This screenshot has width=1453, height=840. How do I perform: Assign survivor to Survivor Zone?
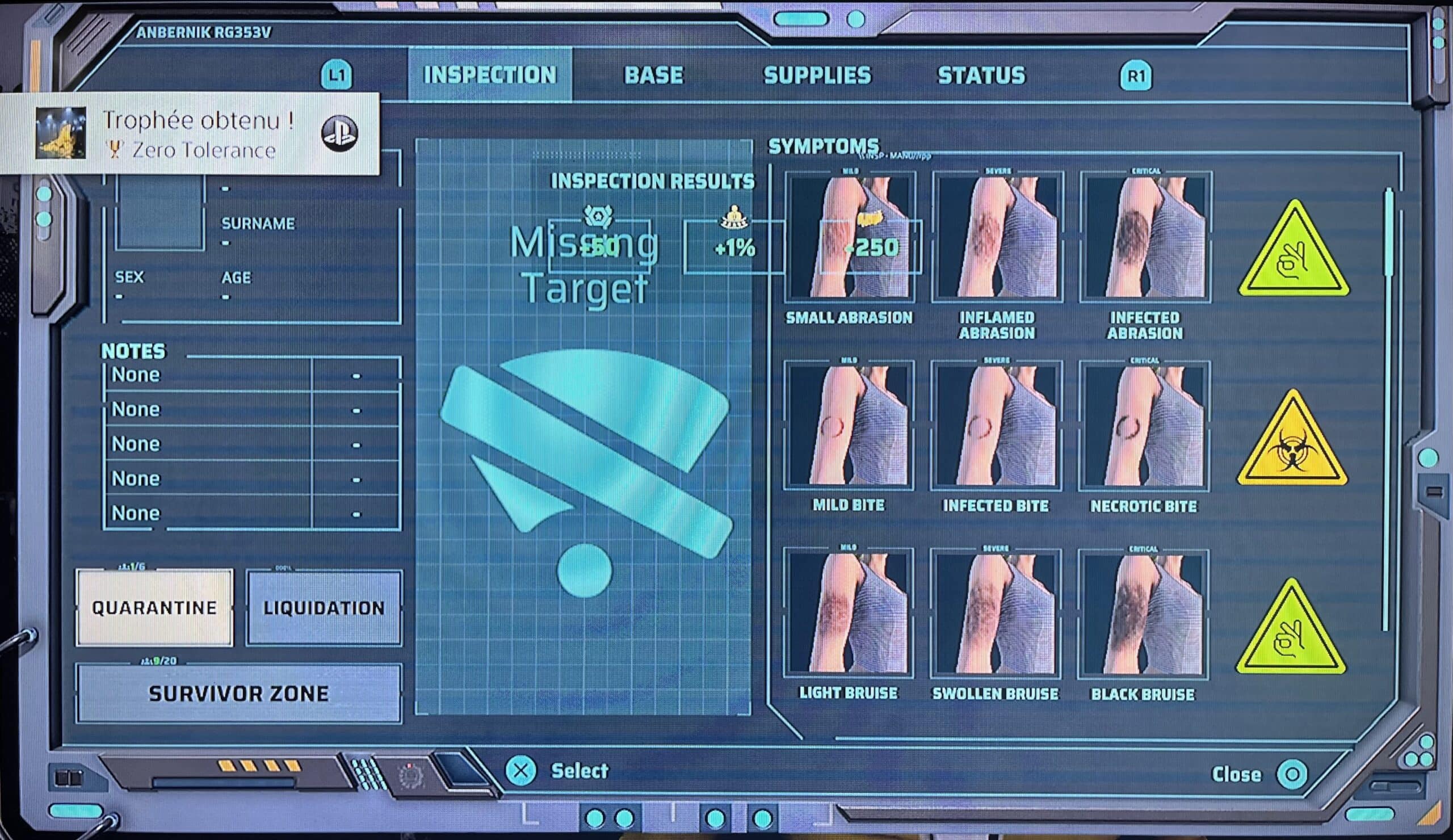click(239, 693)
